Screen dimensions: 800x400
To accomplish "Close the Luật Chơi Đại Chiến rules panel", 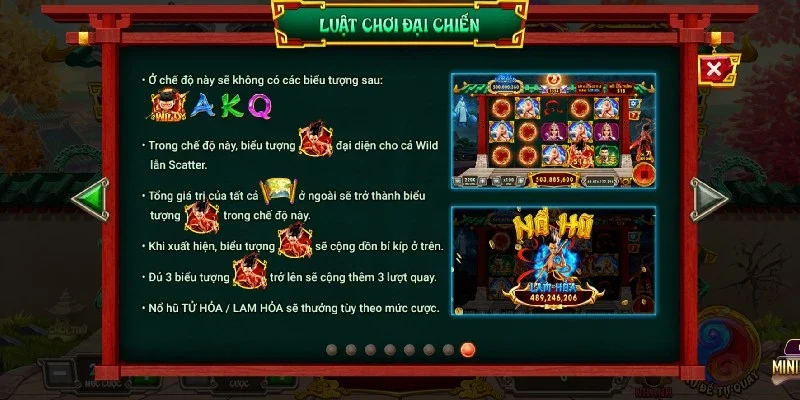I will [713, 69].
